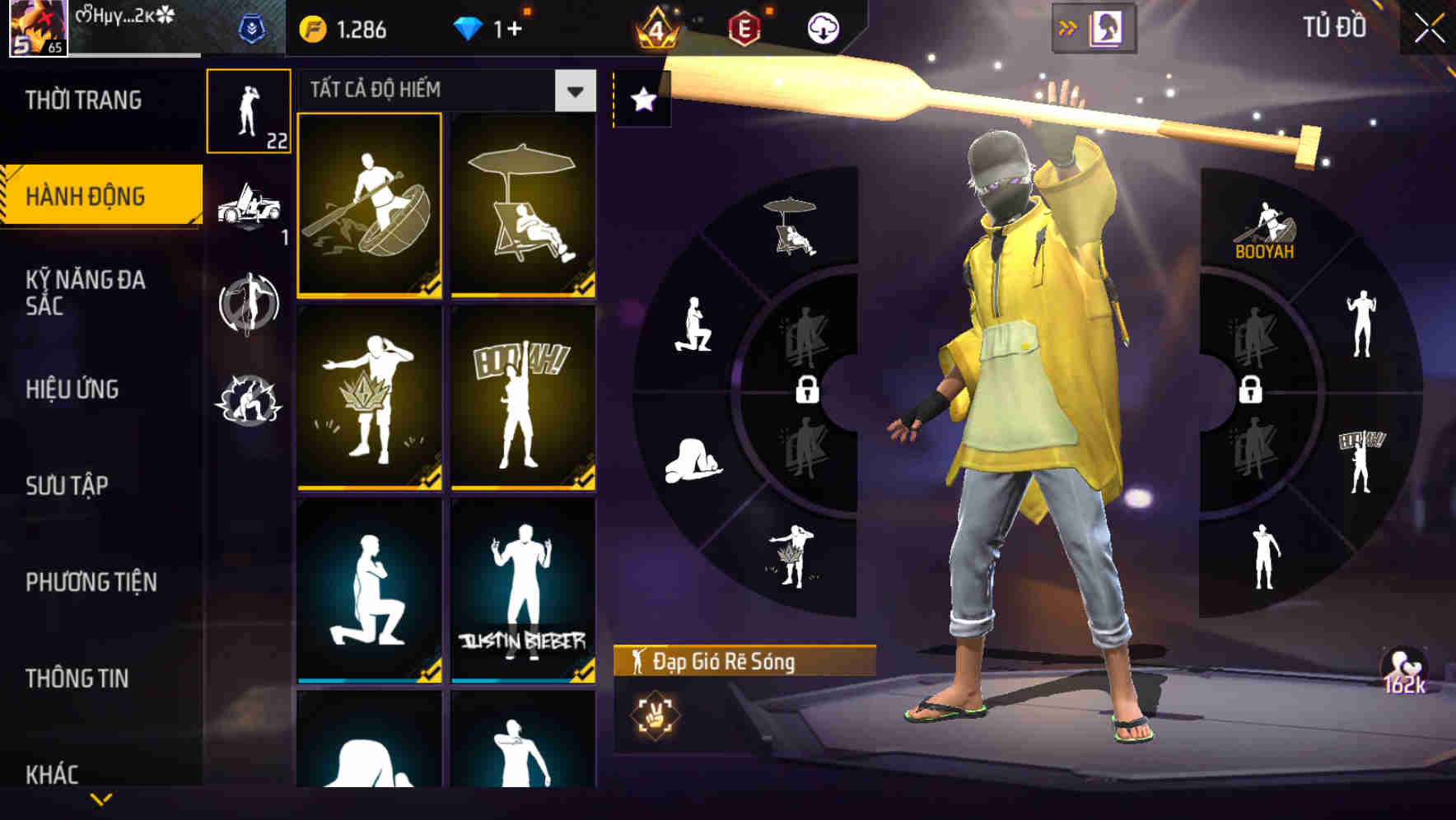
Task: Toggle the favorite star filter
Action: point(642,97)
